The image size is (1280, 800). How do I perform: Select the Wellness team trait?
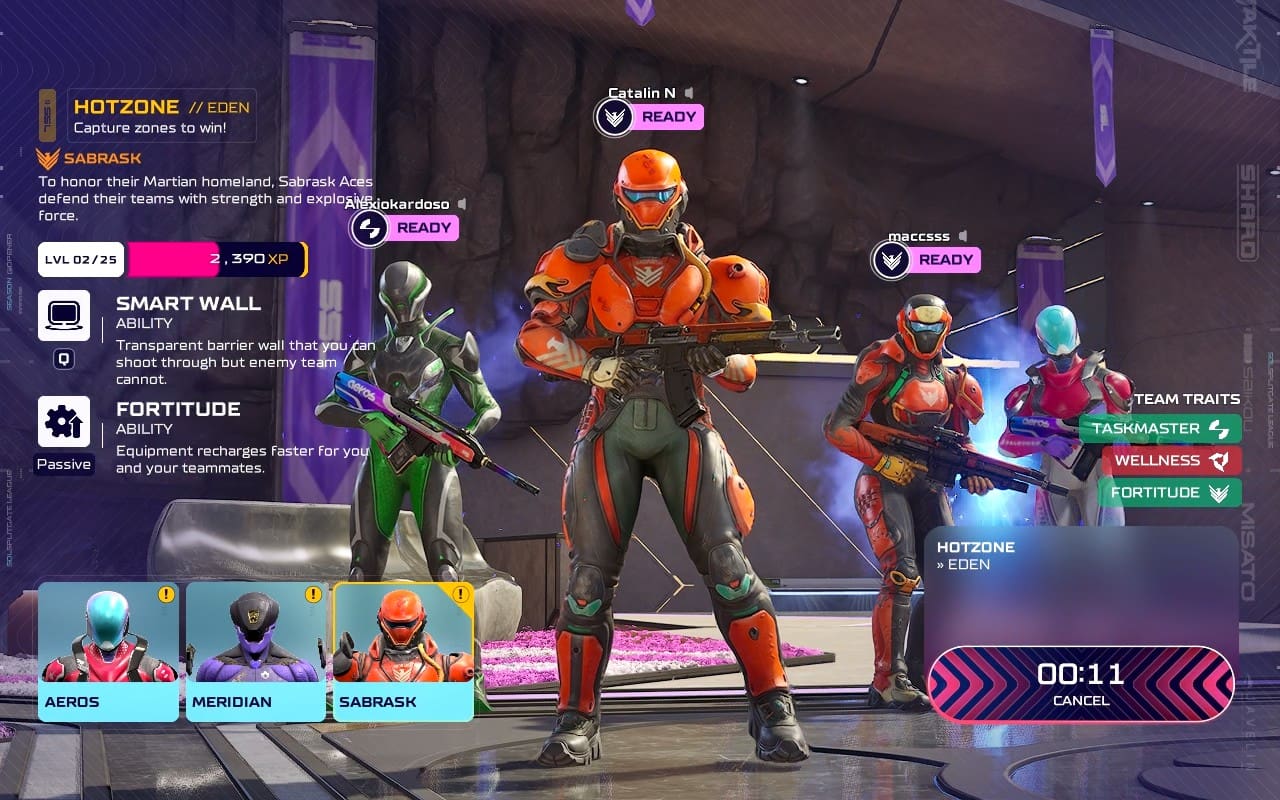click(x=1171, y=461)
